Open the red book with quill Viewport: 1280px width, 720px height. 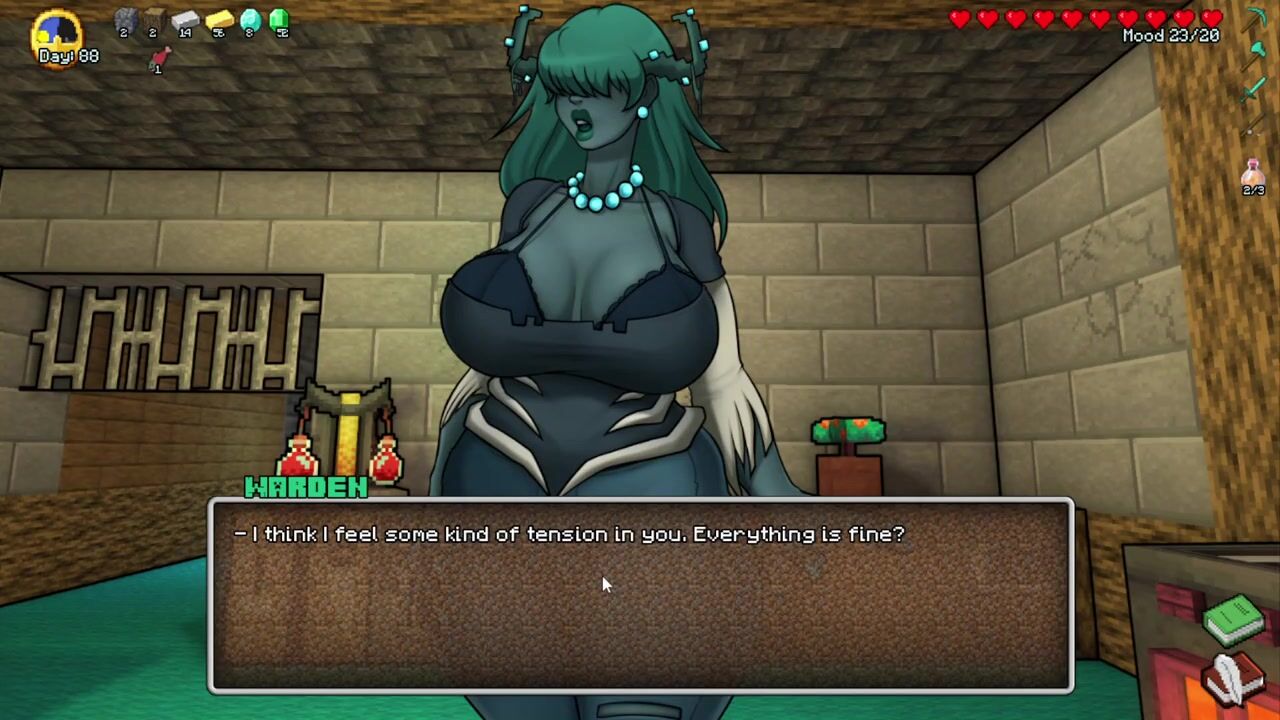[x=1234, y=677]
